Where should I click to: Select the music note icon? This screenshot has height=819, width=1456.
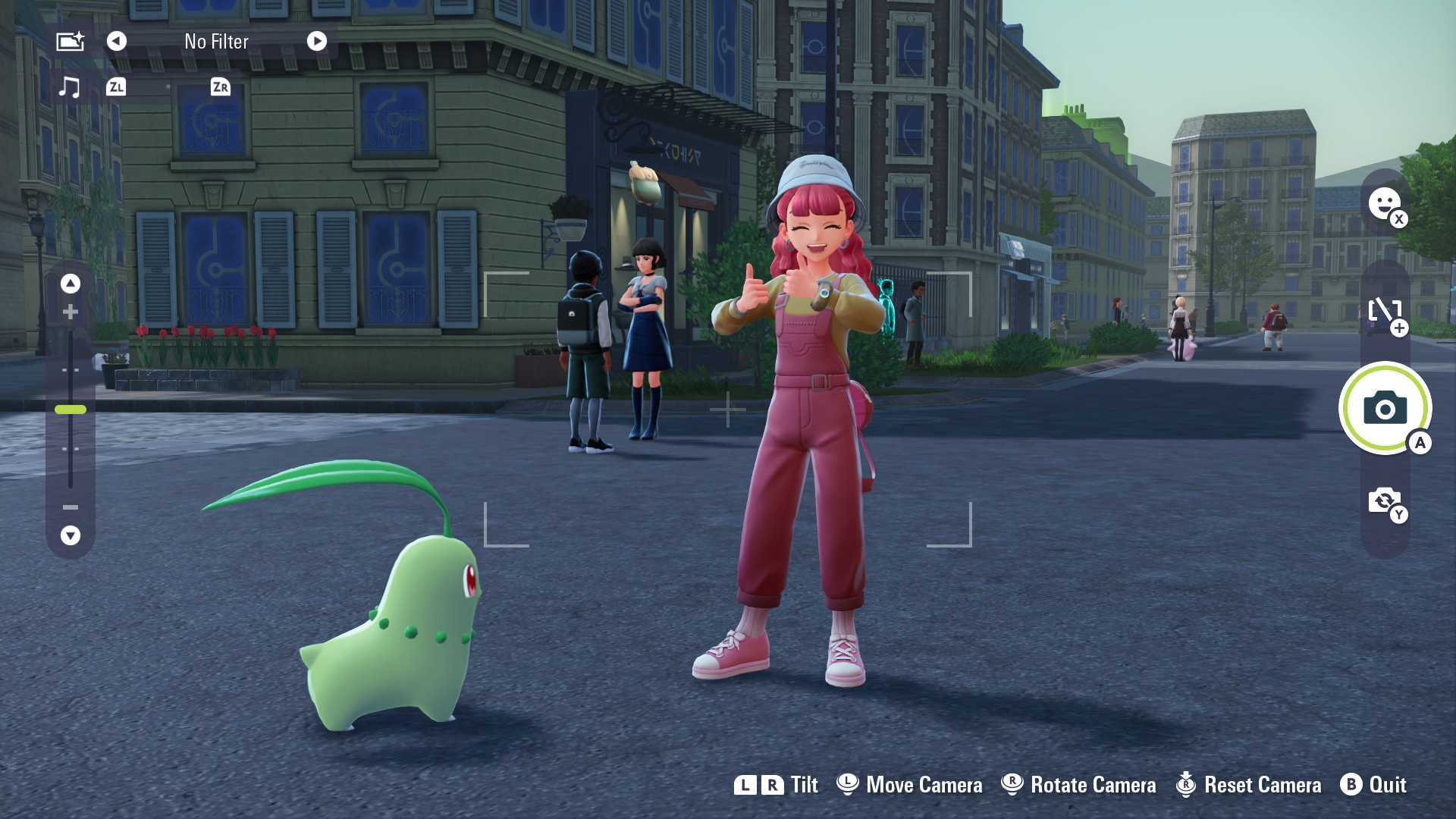pyautogui.click(x=69, y=87)
